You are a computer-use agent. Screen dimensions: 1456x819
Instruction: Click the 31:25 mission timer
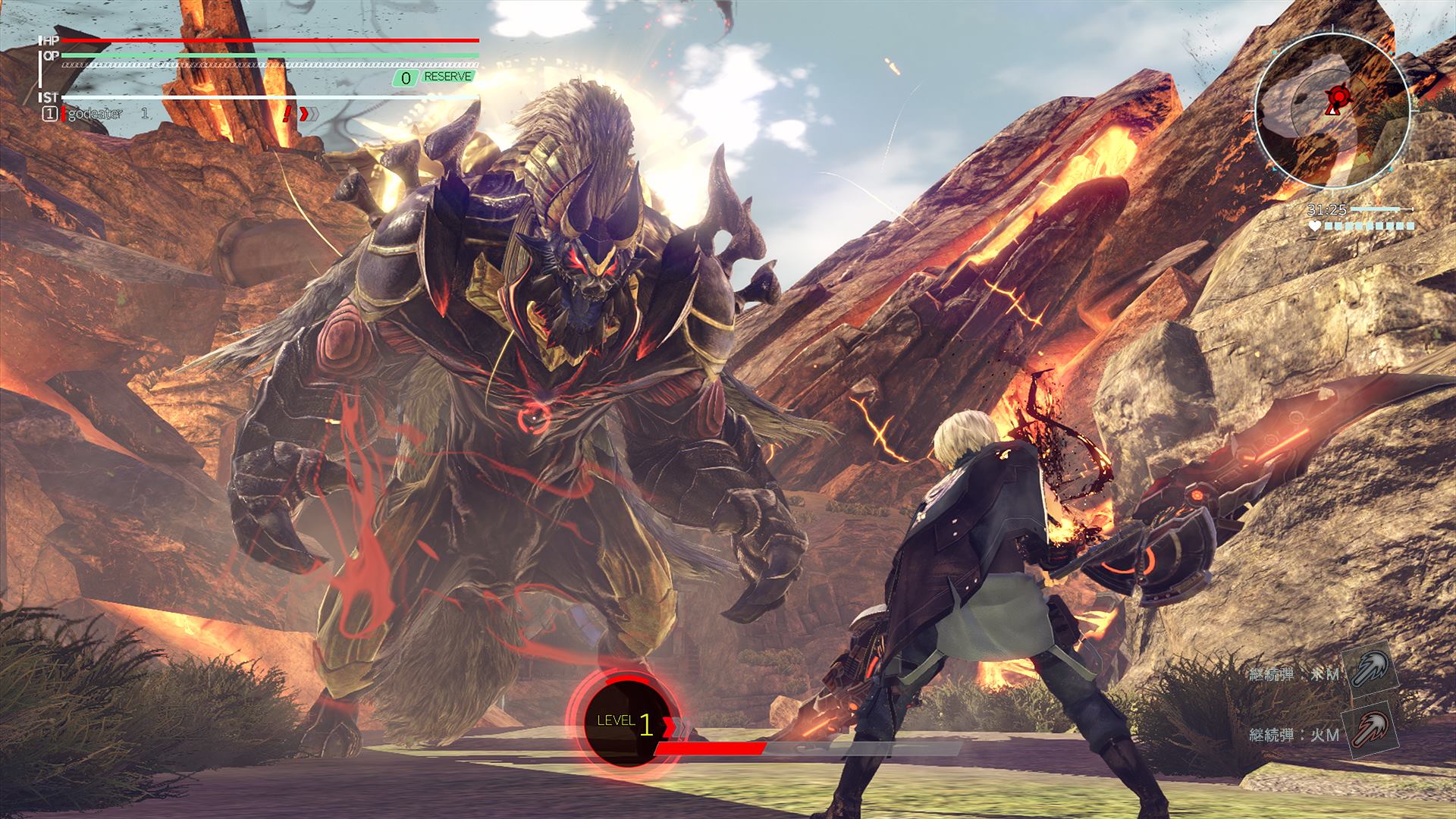click(1327, 209)
